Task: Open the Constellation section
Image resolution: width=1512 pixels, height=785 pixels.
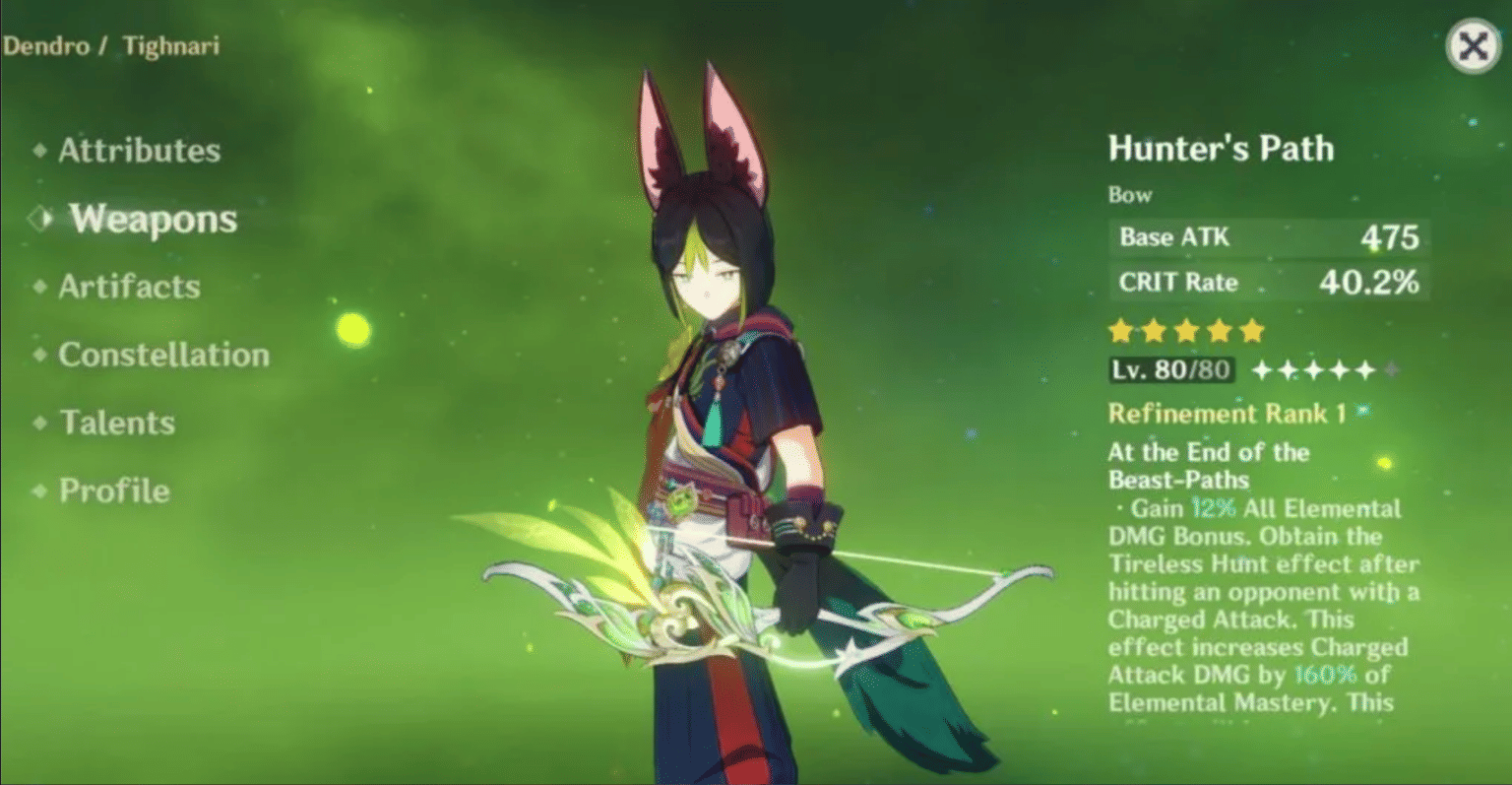Action: coord(163,355)
